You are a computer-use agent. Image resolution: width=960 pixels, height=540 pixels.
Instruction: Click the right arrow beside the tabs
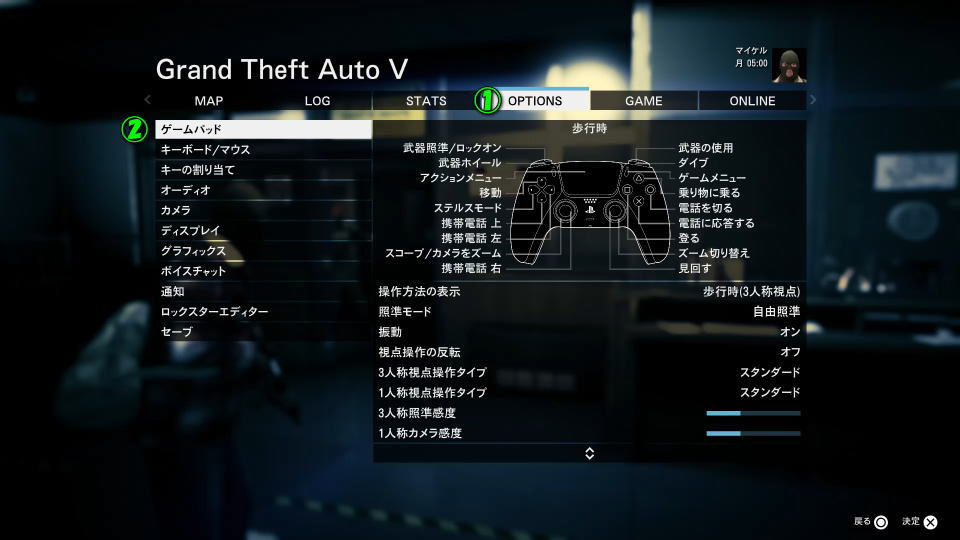click(813, 100)
